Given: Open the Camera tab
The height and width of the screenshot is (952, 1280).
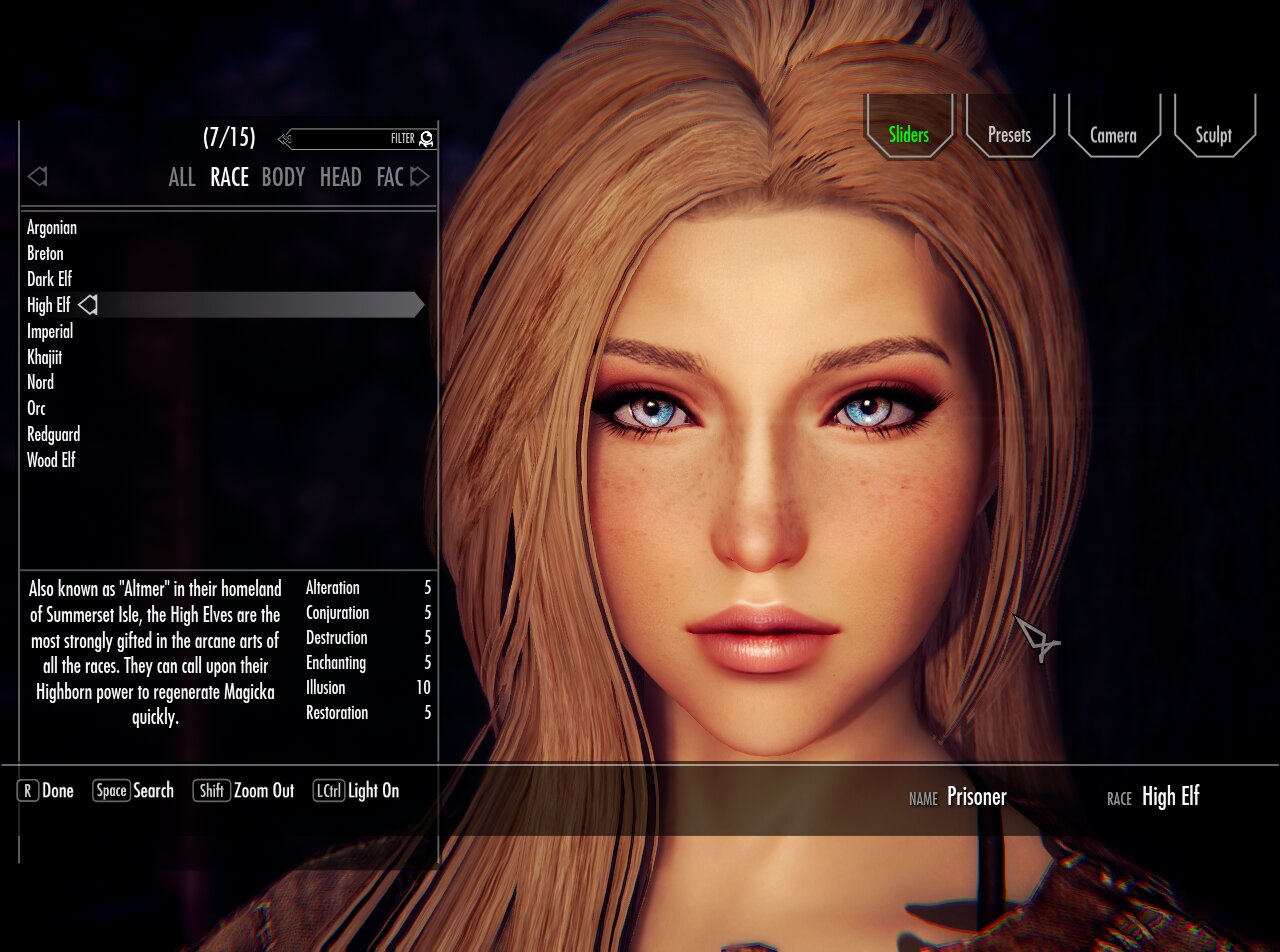Looking at the screenshot, I should coord(1114,134).
